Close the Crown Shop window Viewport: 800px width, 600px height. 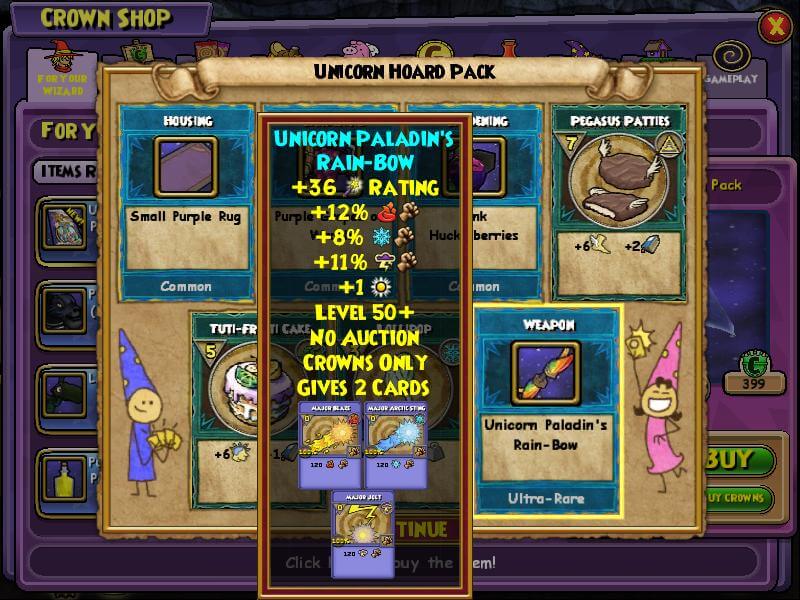coord(774,27)
